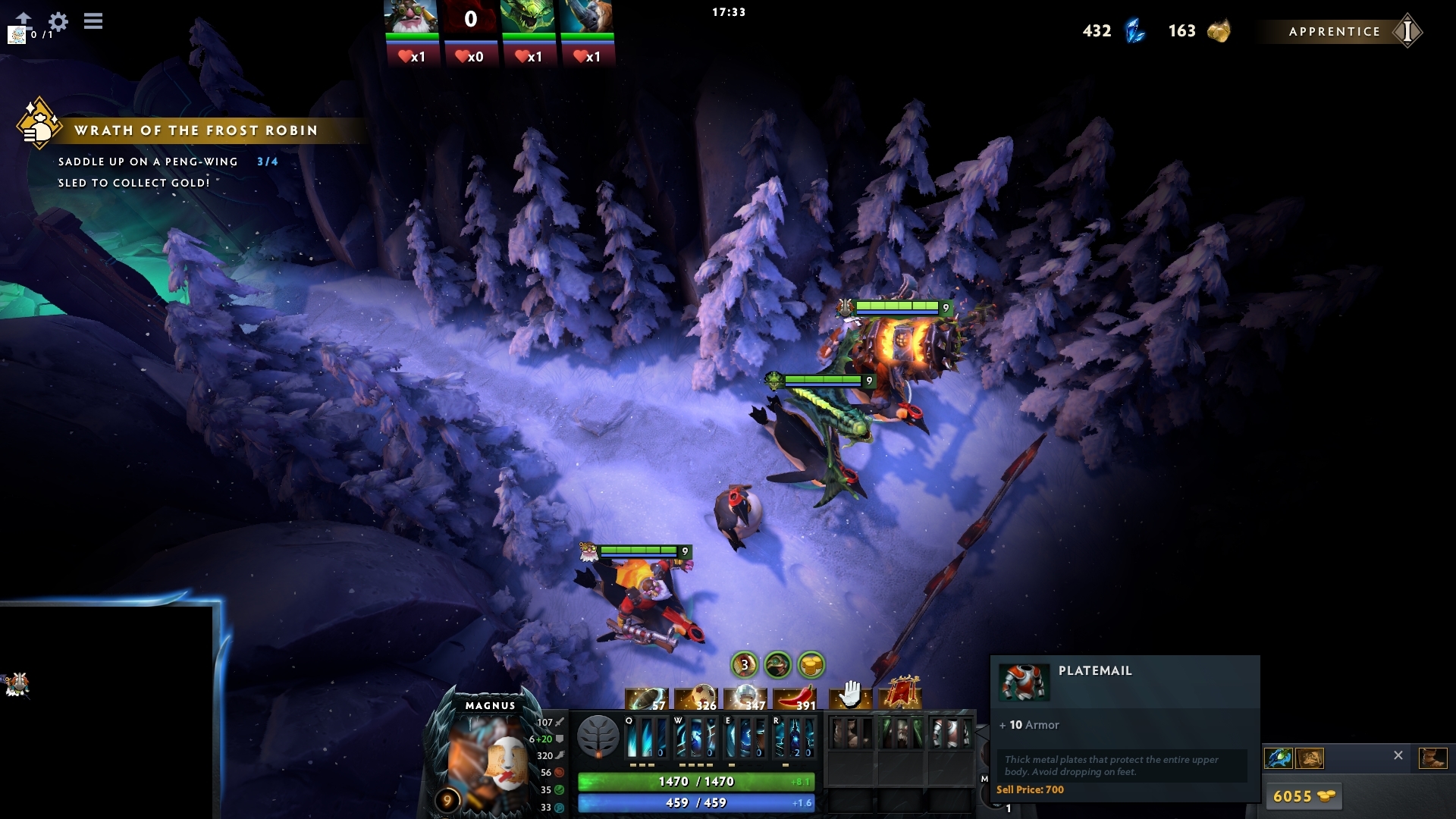Select Viper's portrait in the top bar
The width and height of the screenshot is (1456, 819).
[529, 17]
